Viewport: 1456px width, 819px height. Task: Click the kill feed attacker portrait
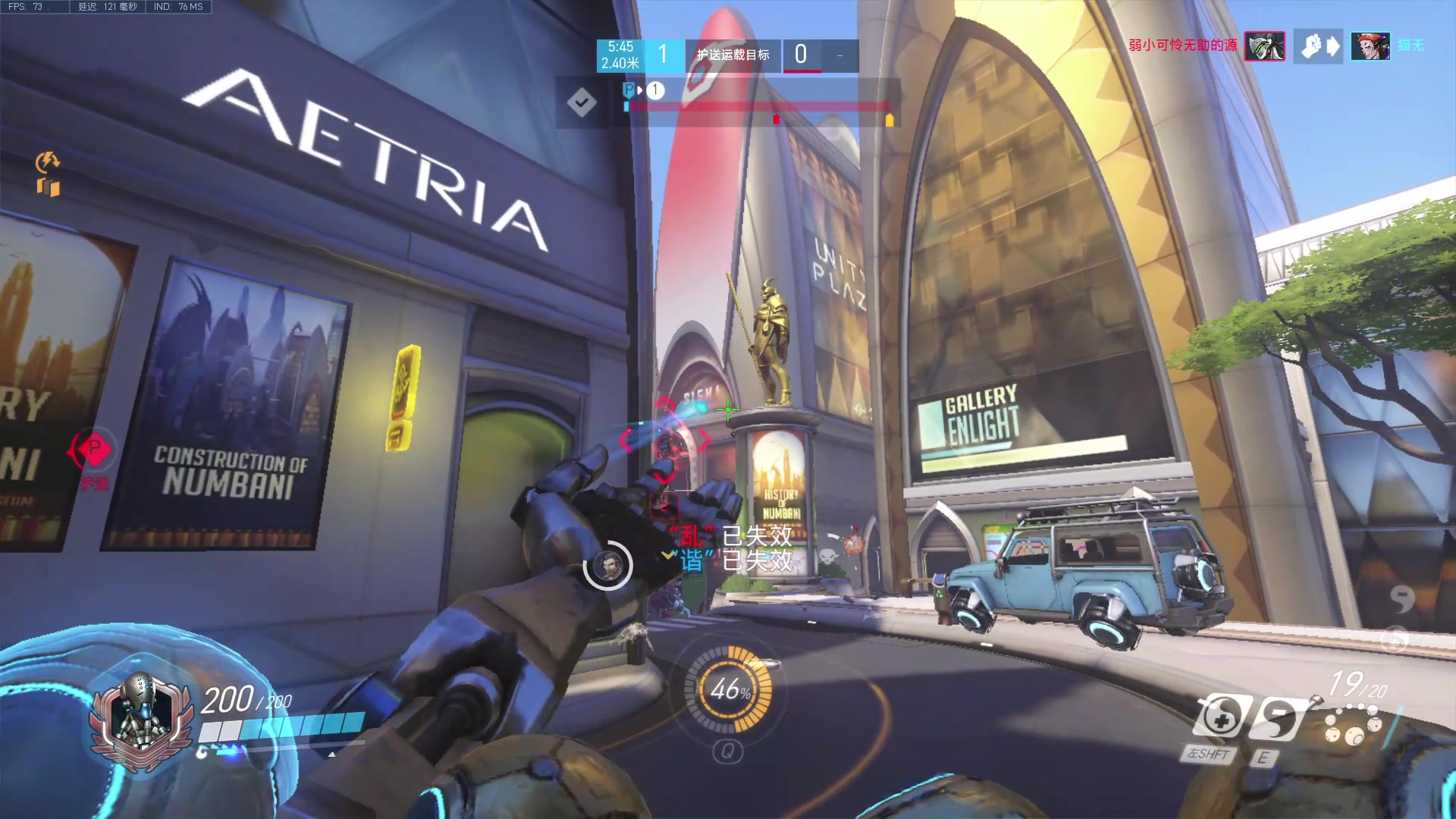(x=1265, y=46)
